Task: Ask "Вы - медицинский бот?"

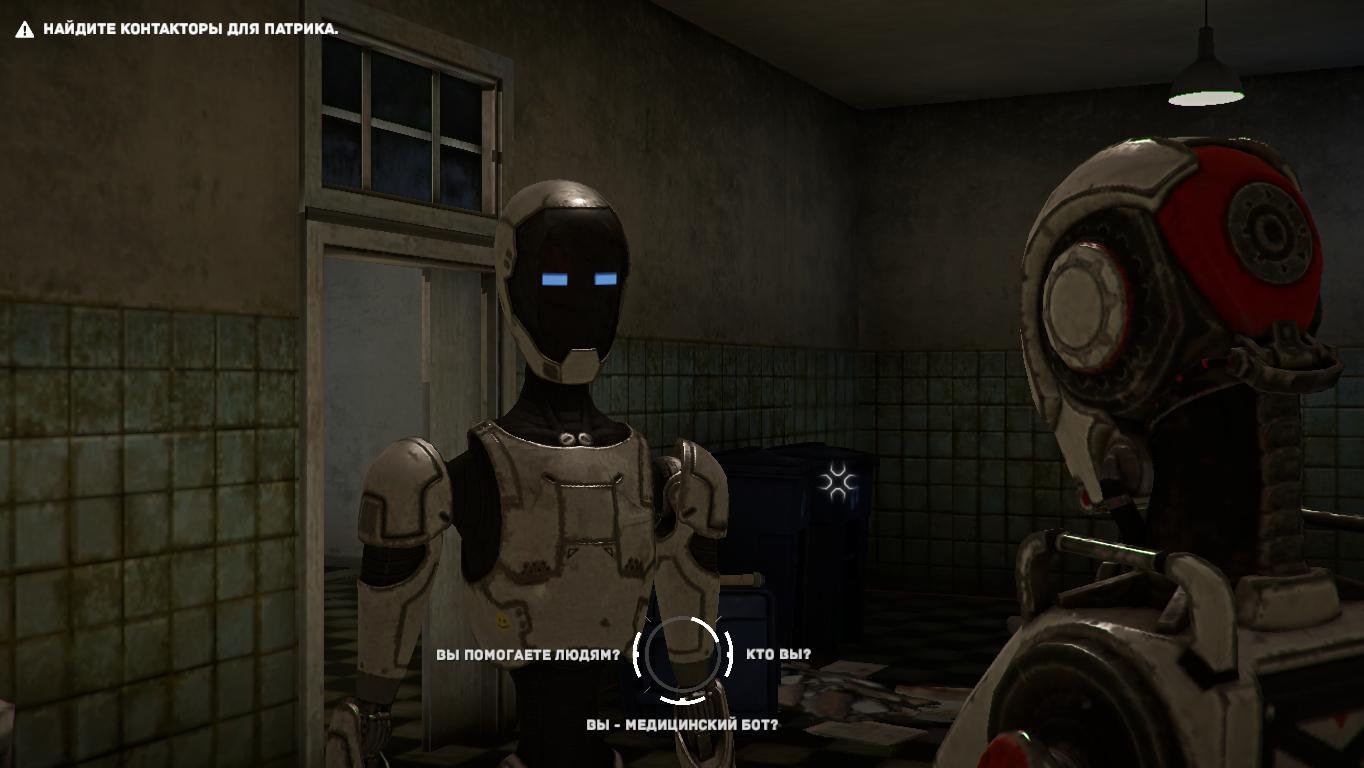Action: coord(682,724)
